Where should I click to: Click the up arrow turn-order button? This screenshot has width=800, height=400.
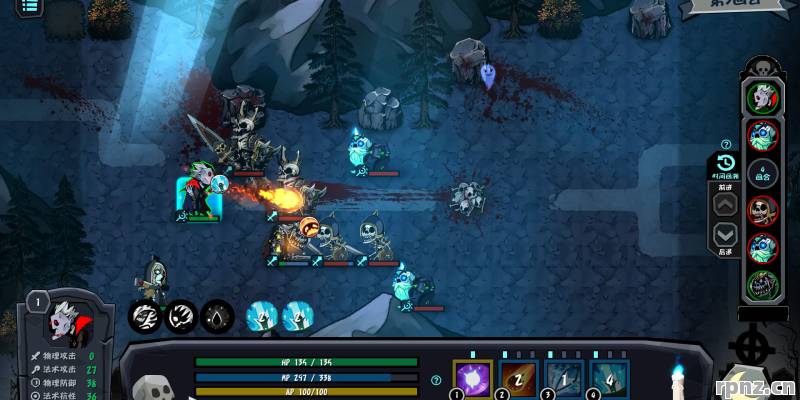[x=726, y=206]
